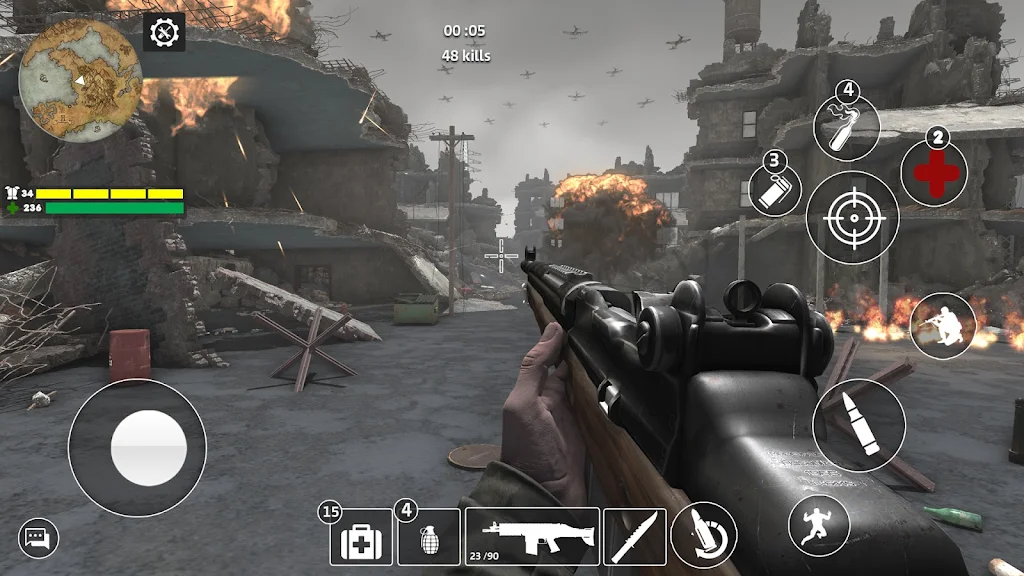This screenshot has height=576, width=1024.
Task: Use the red cross heal button
Action: tap(934, 172)
